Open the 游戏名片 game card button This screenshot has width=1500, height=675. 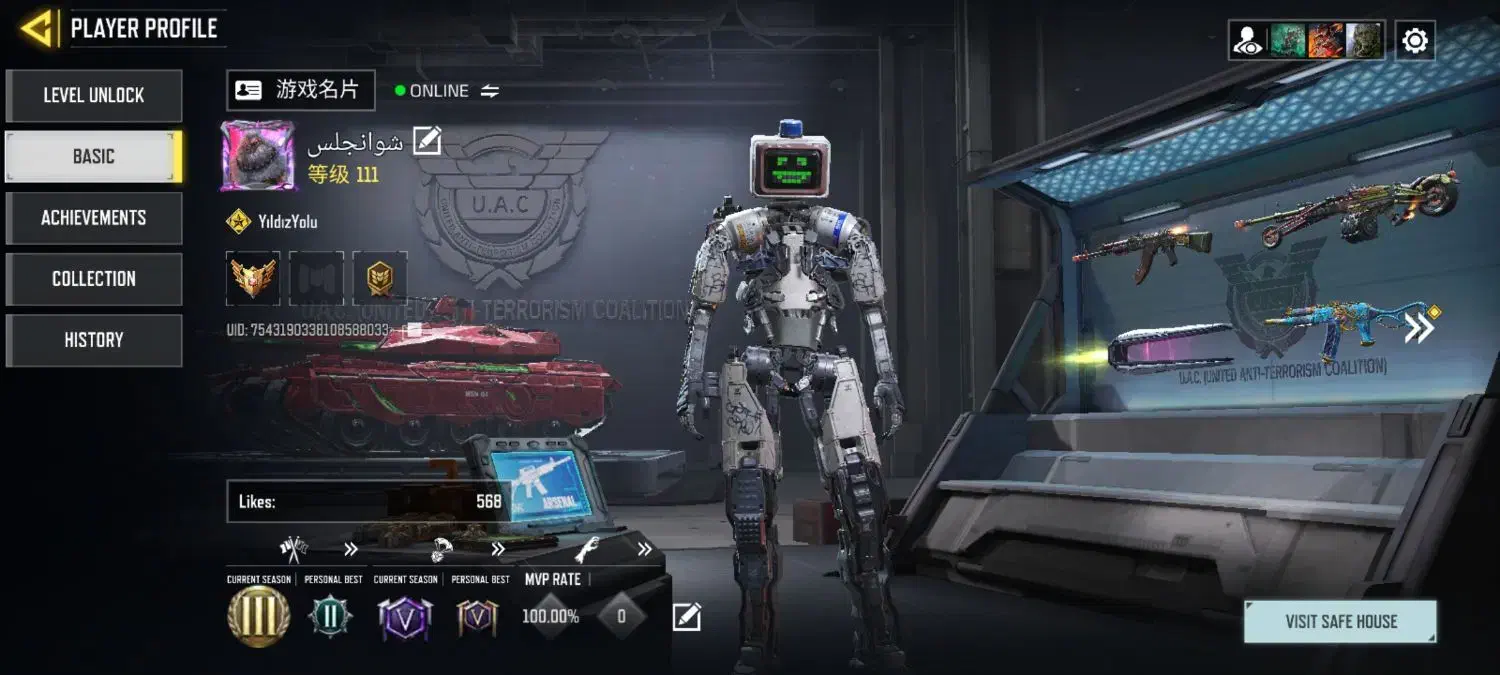(x=301, y=90)
